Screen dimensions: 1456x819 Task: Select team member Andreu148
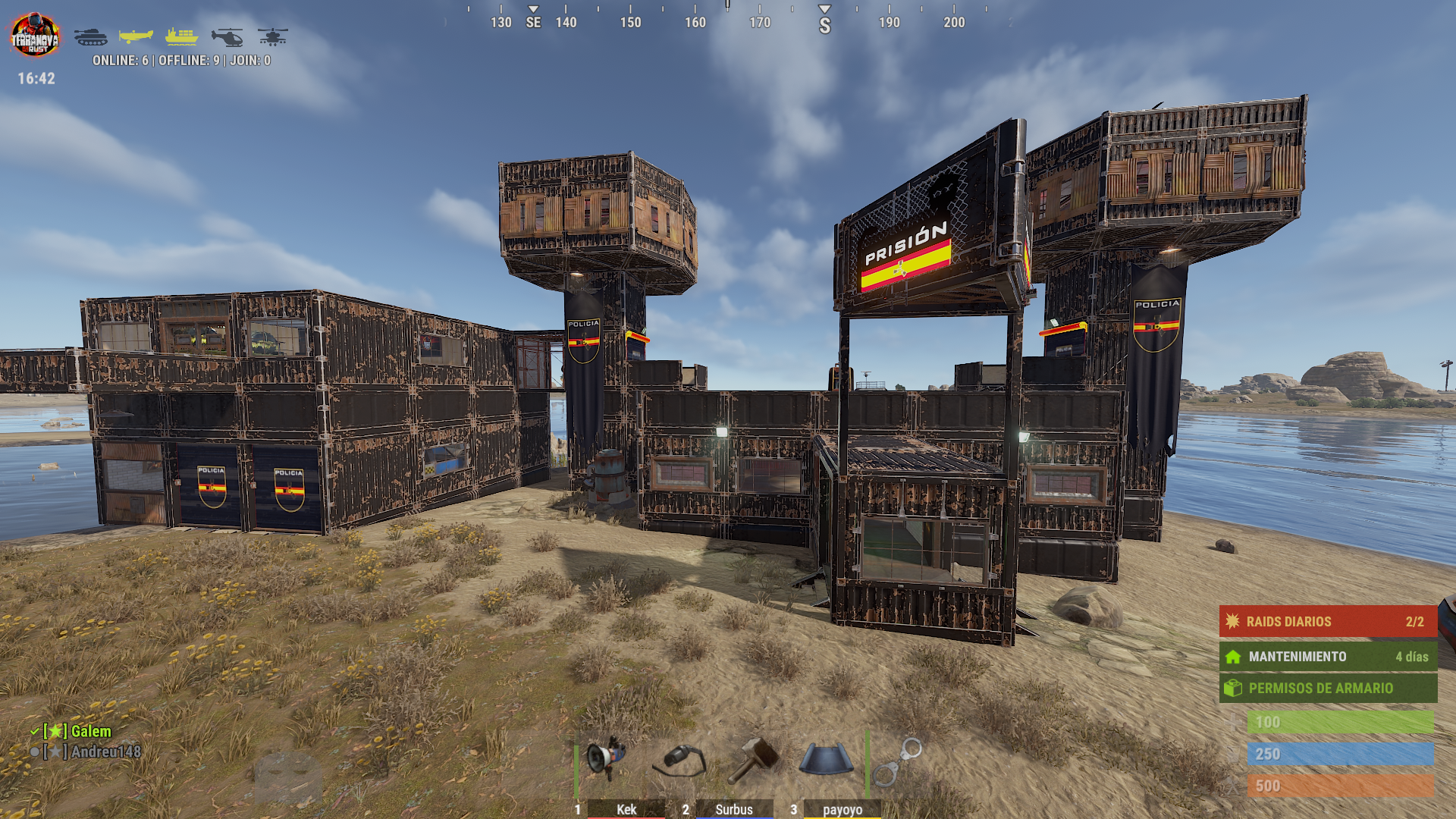coord(105,752)
